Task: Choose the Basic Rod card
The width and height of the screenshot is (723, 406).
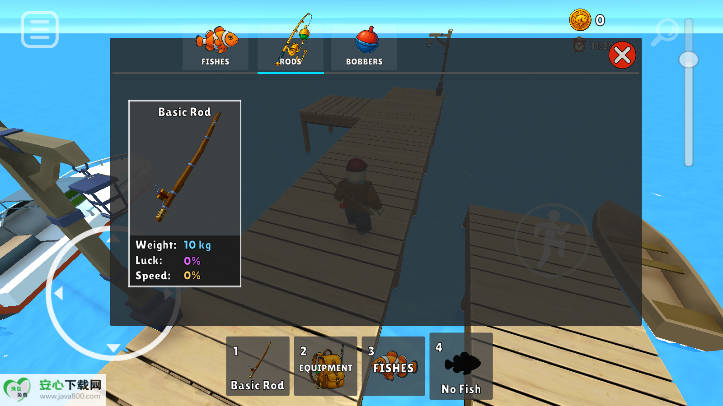Action: tap(184, 193)
